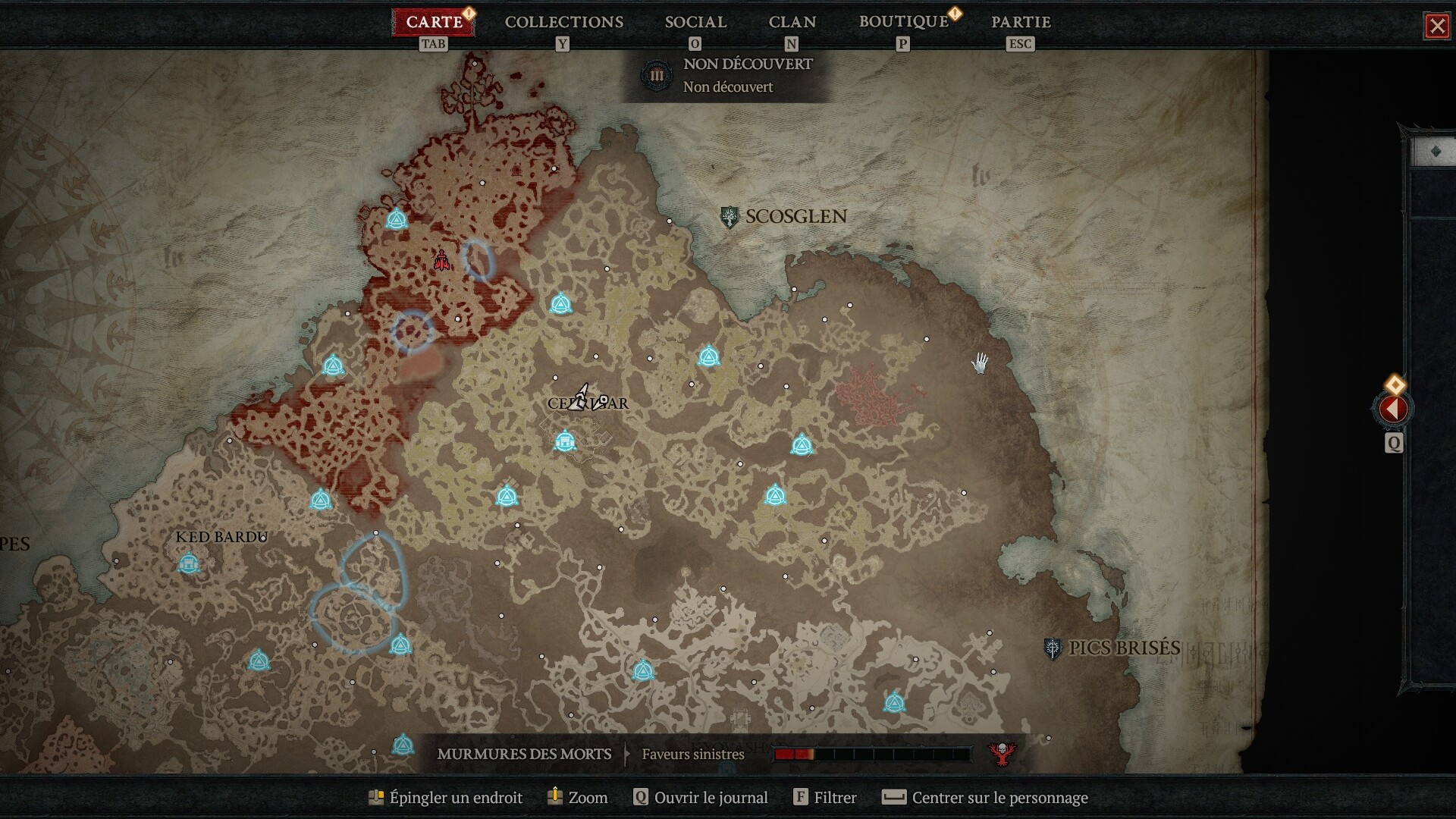Click the red Helltide event marker
1456x819 pixels.
point(441,262)
